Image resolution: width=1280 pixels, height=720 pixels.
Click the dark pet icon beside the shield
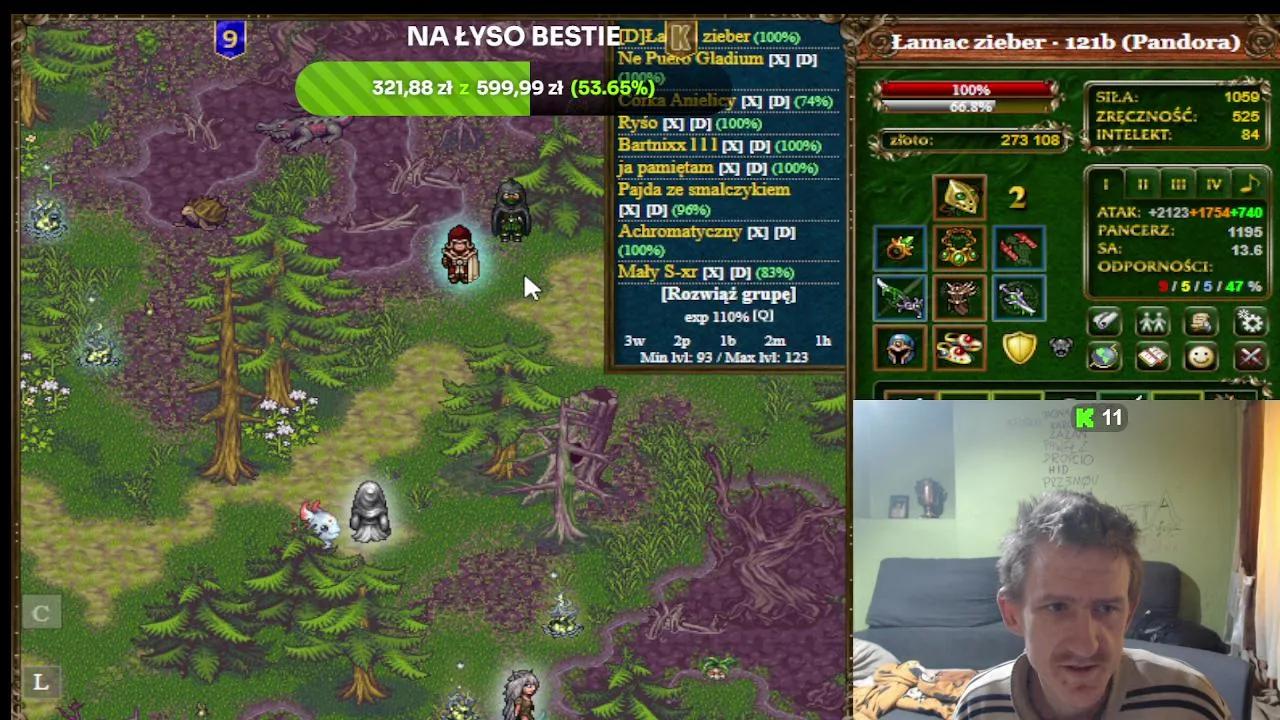(1062, 347)
